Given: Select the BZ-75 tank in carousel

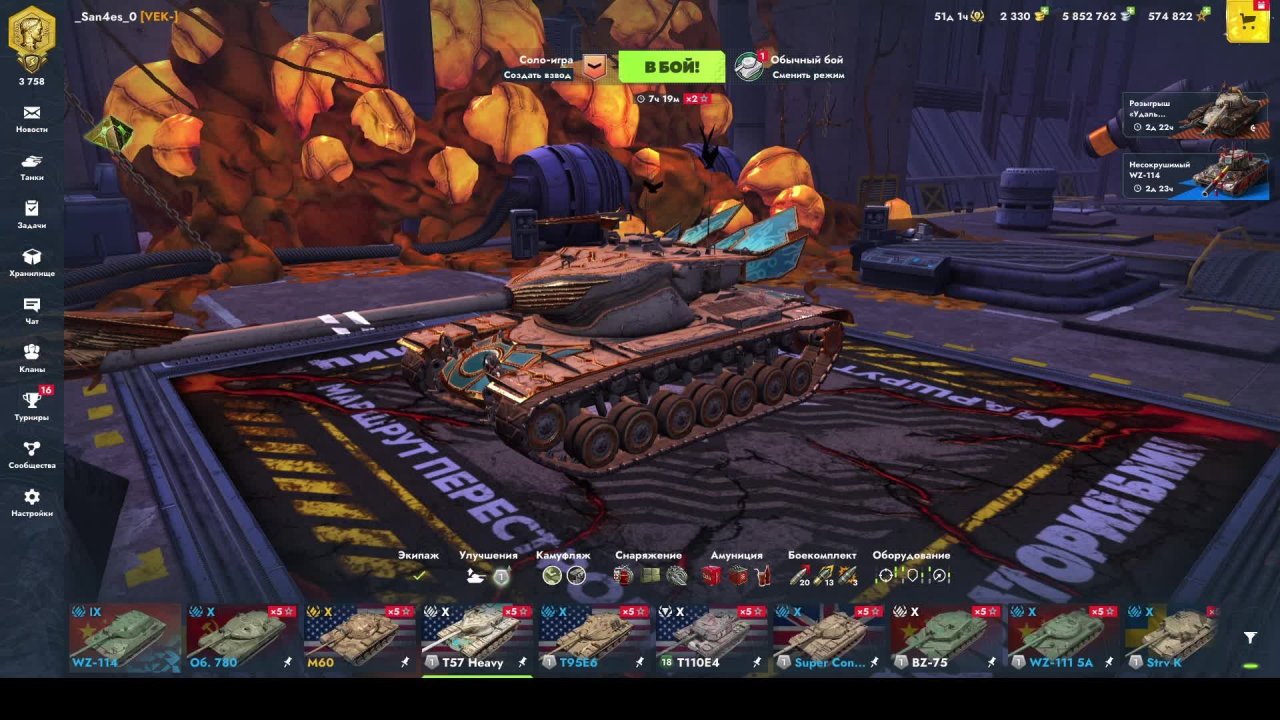Looking at the screenshot, I should tap(945, 637).
